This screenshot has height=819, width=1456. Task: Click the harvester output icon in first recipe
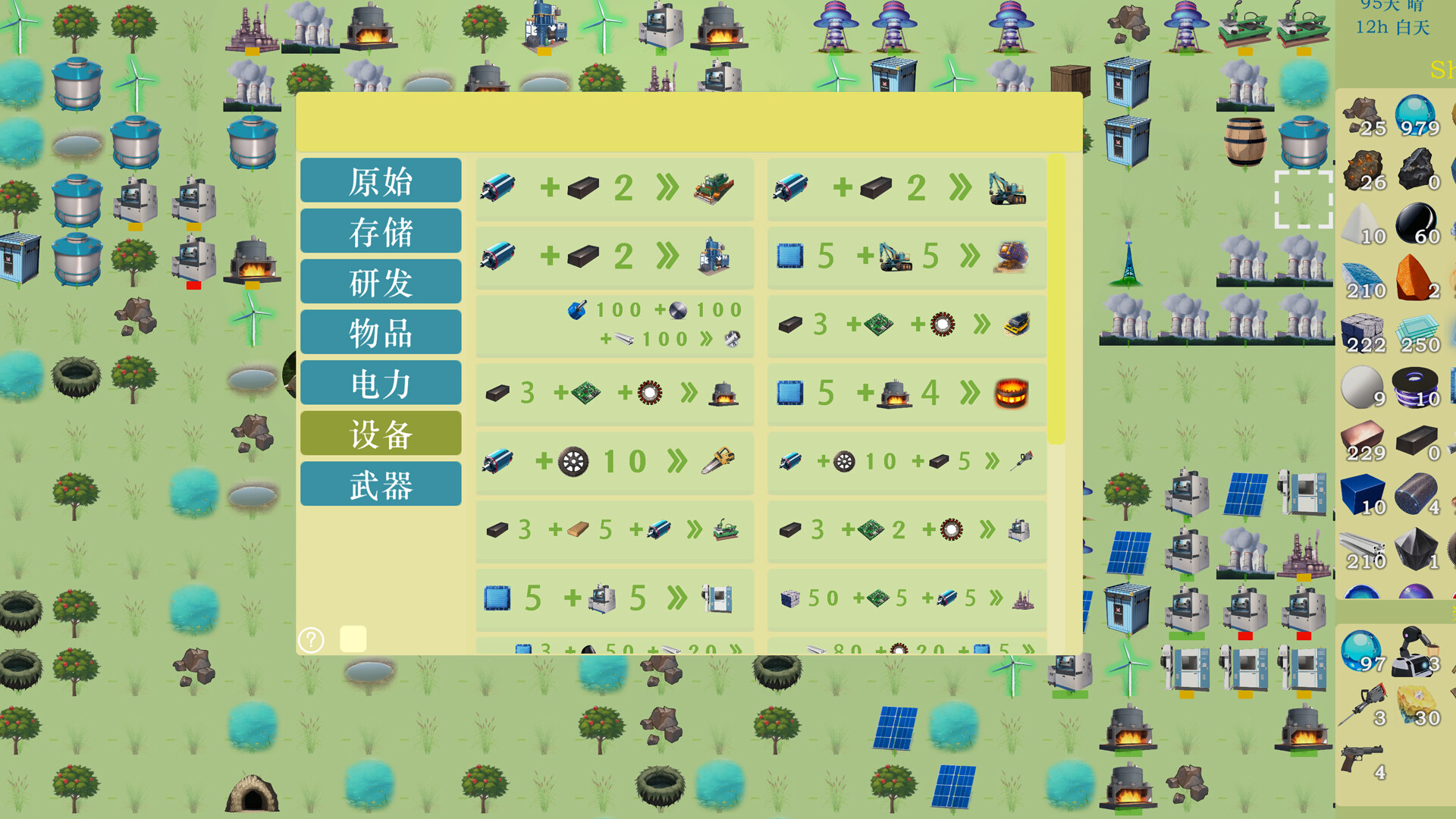[713, 188]
